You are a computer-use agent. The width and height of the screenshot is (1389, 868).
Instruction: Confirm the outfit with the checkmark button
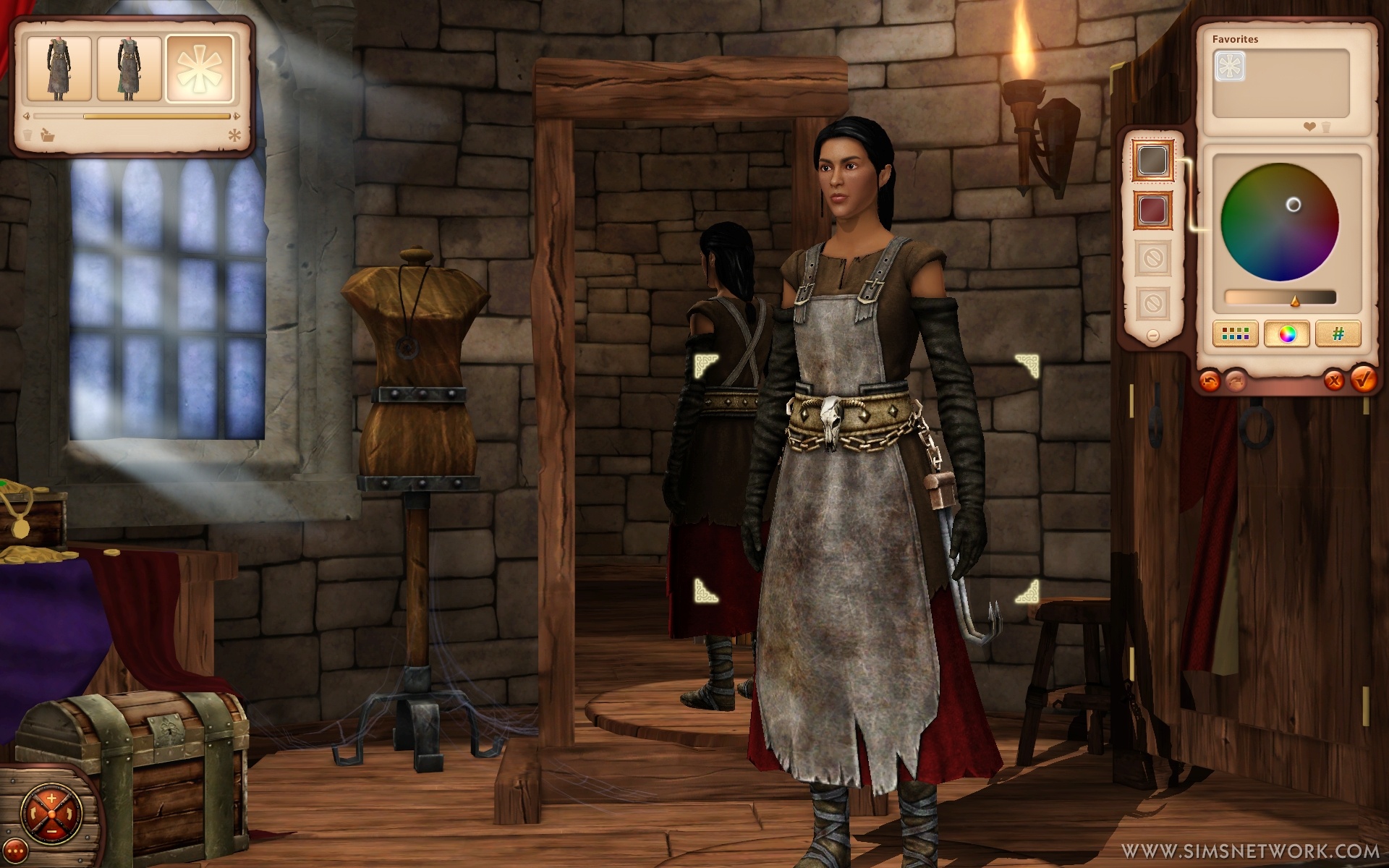1362,378
